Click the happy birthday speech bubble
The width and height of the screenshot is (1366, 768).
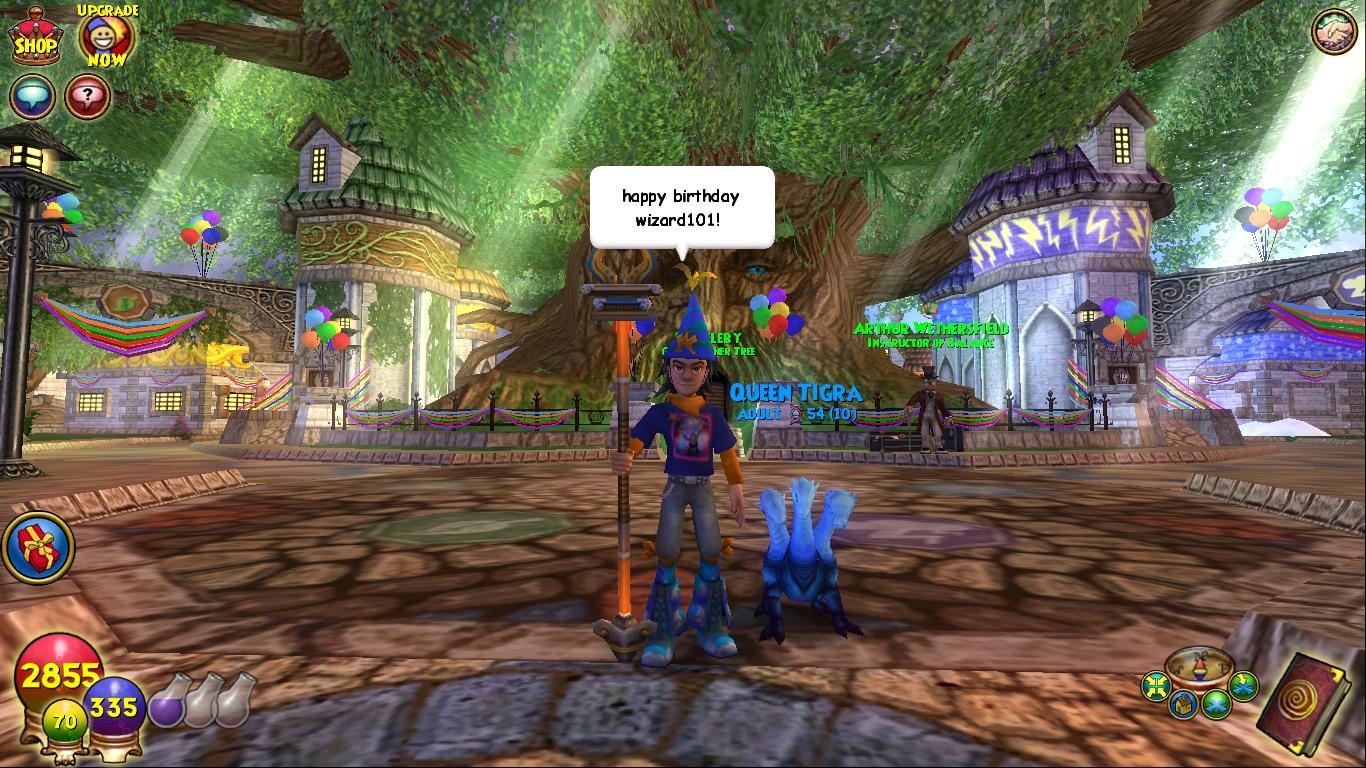pyautogui.click(x=679, y=206)
